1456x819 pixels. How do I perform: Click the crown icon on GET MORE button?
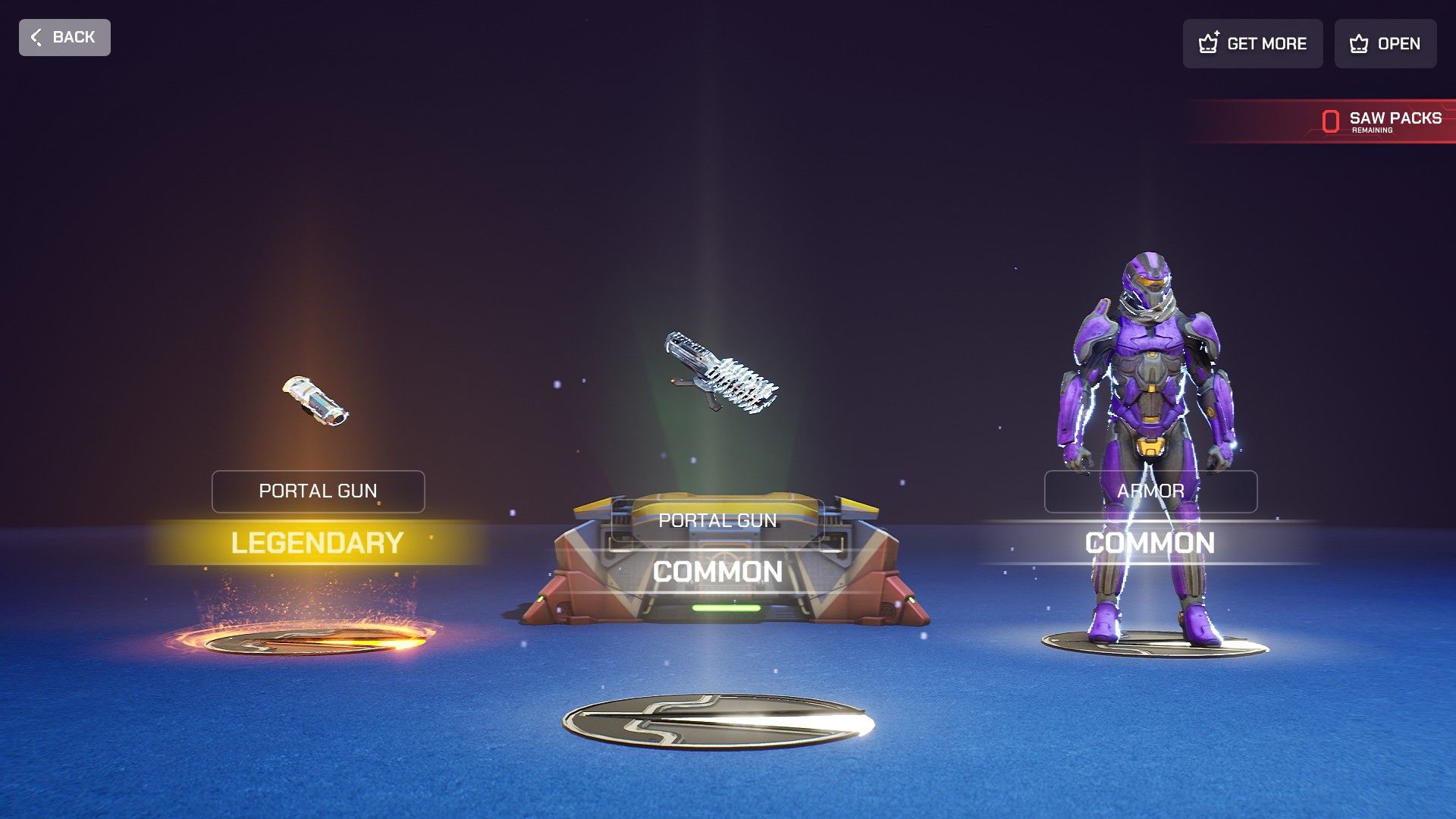click(1209, 43)
